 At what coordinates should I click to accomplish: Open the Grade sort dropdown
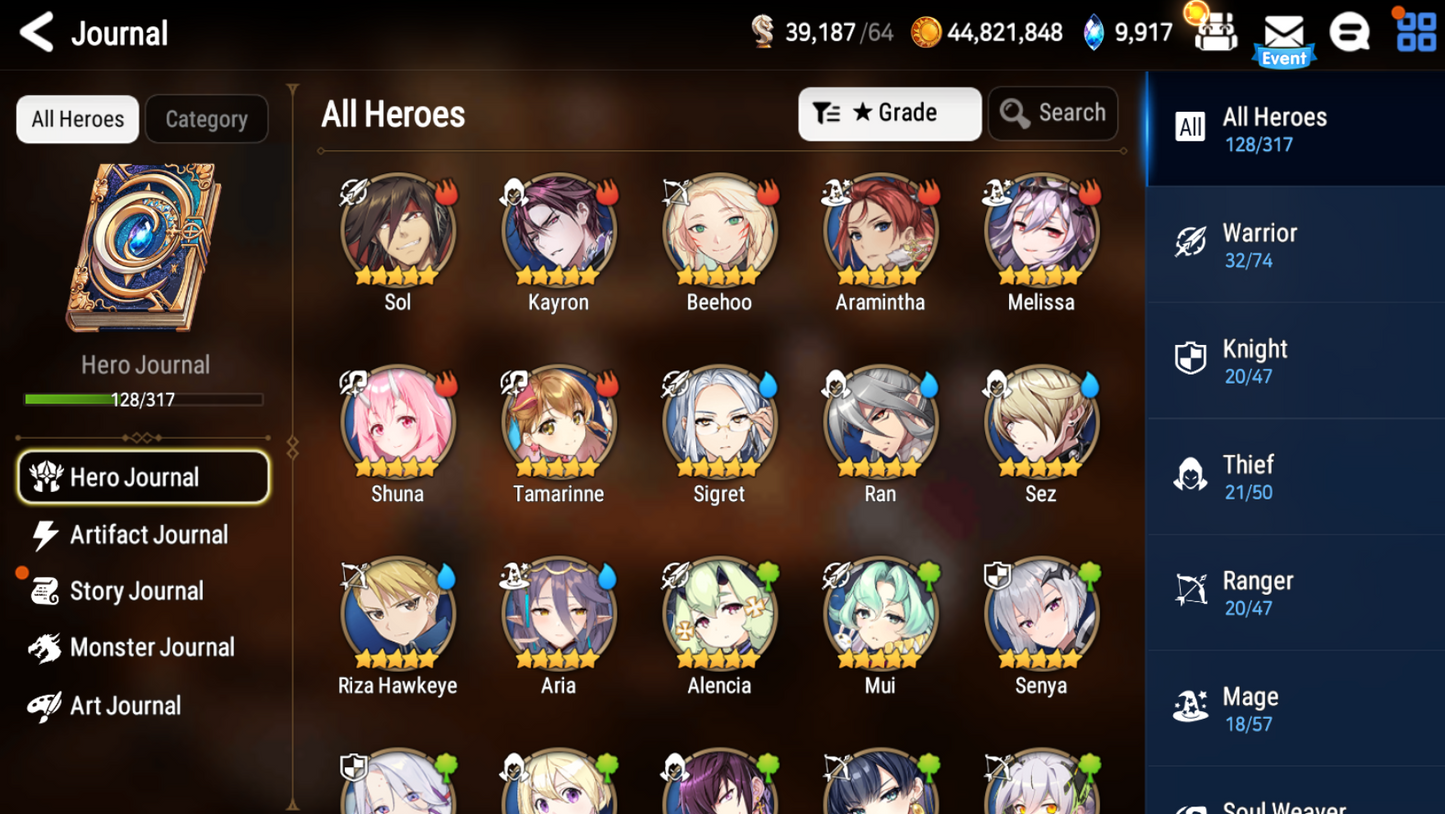(x=888, y=113)
